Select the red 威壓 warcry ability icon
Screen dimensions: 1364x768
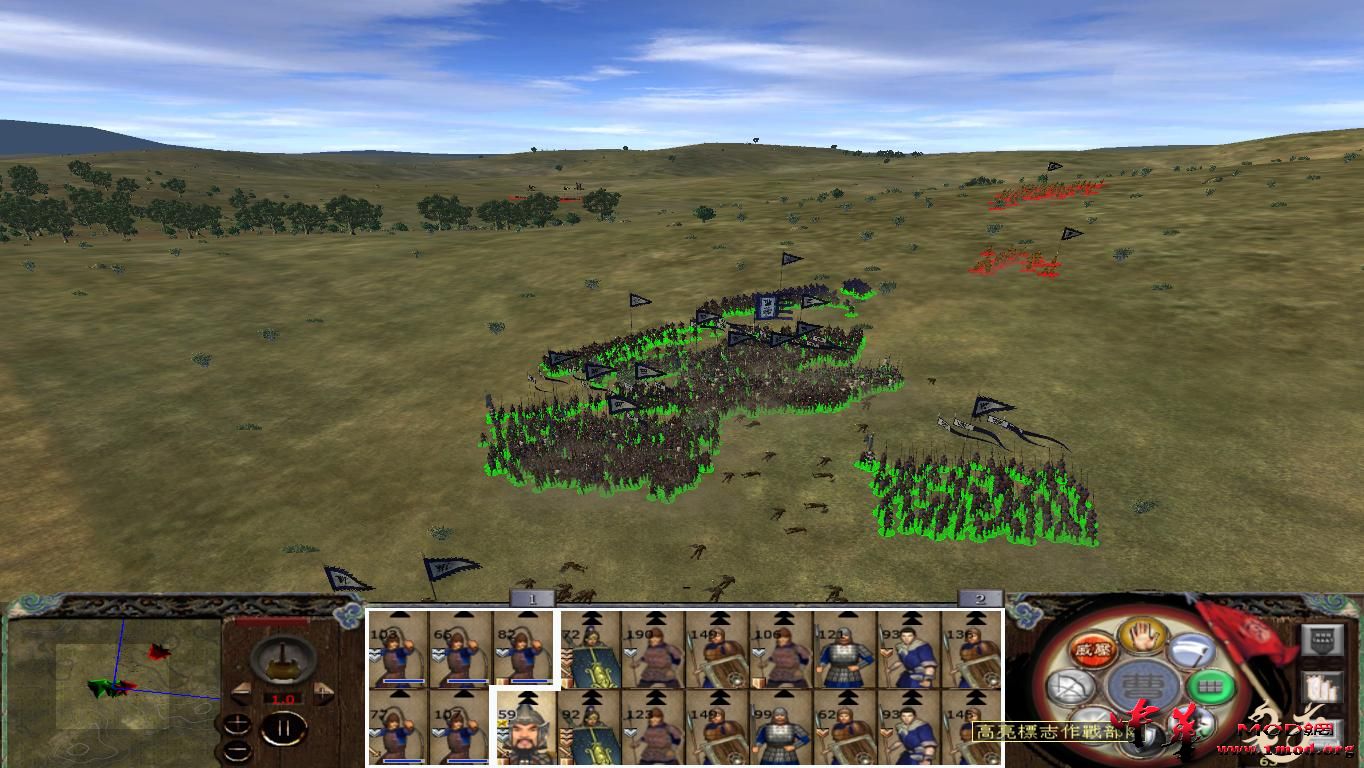coord(1092,650)
